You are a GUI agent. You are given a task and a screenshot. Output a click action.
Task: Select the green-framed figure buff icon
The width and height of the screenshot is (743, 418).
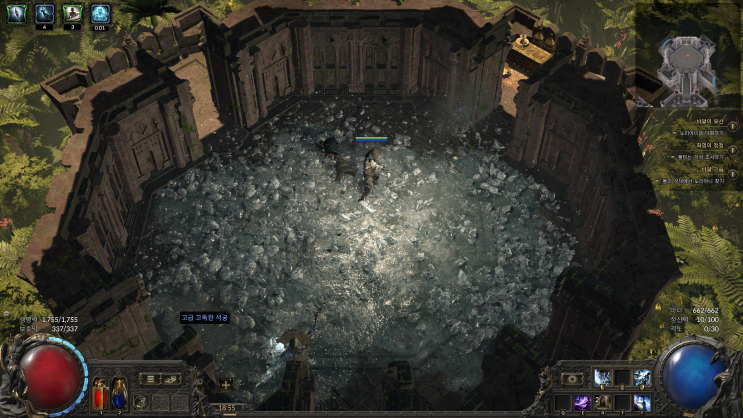click(72, 13)
